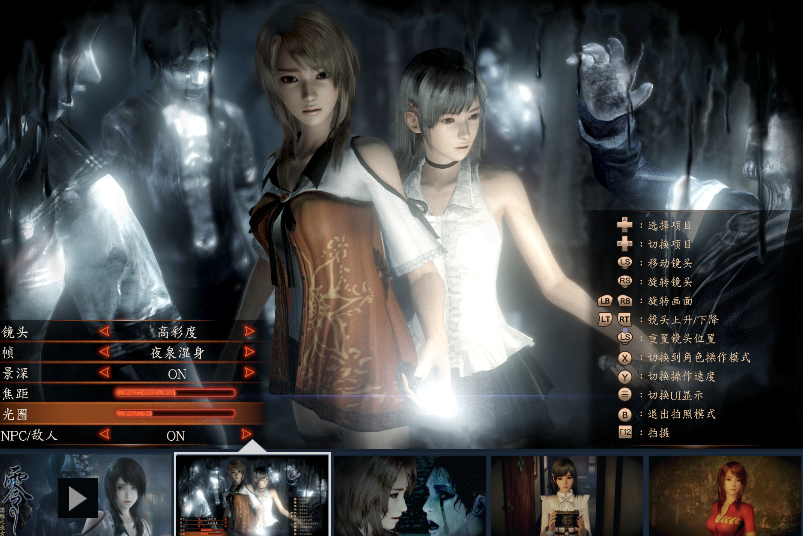Toggle 景深 (depth of field) with its left arrow
Screen dimensions: 803x536
coord(103,373)
